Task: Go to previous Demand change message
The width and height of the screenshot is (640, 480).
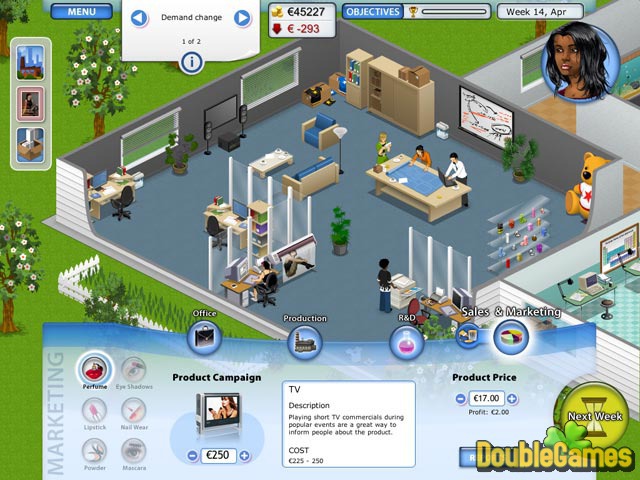Action: [x=140, y=17]
